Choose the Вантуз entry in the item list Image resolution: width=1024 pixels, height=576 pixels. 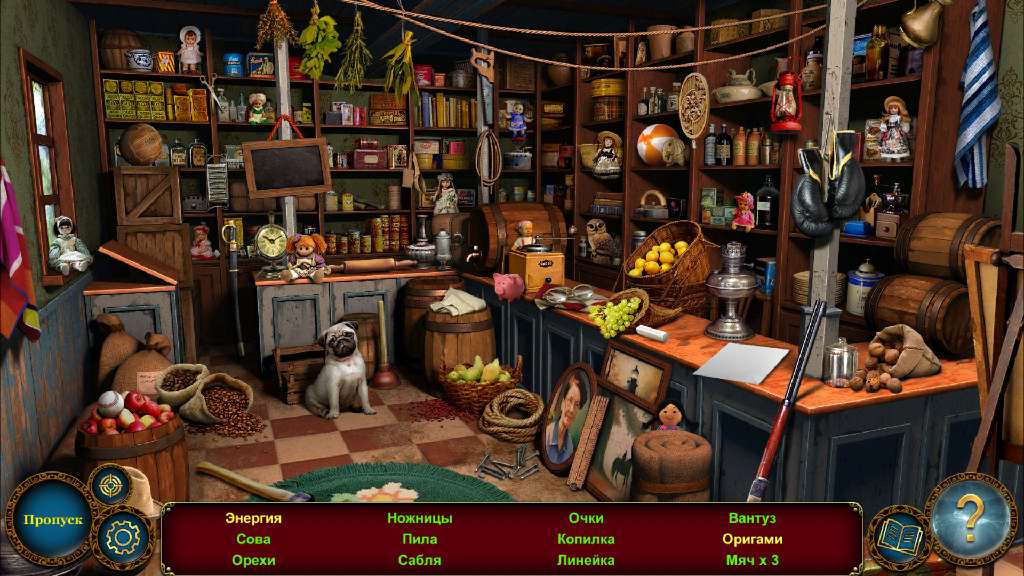click(752, 518)
